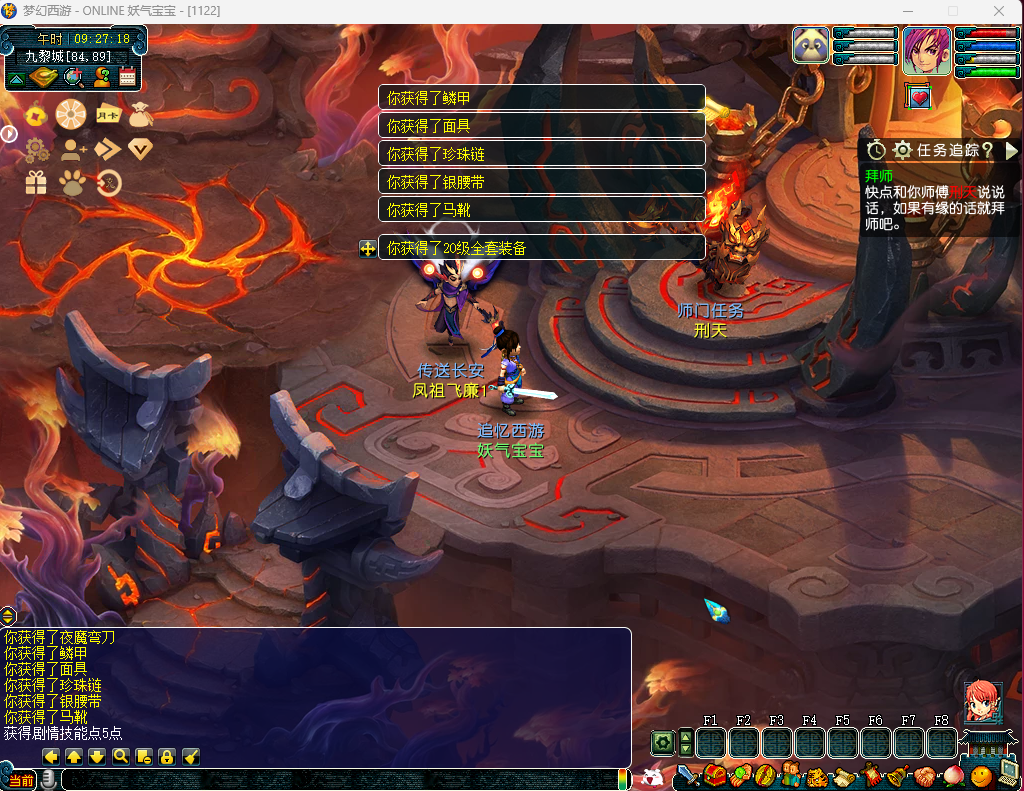Click the 当前 chat channel selector
Image resolution: width=1024 pixels, height=791 pixels.
pyautogui.click(x=20, y=779)
